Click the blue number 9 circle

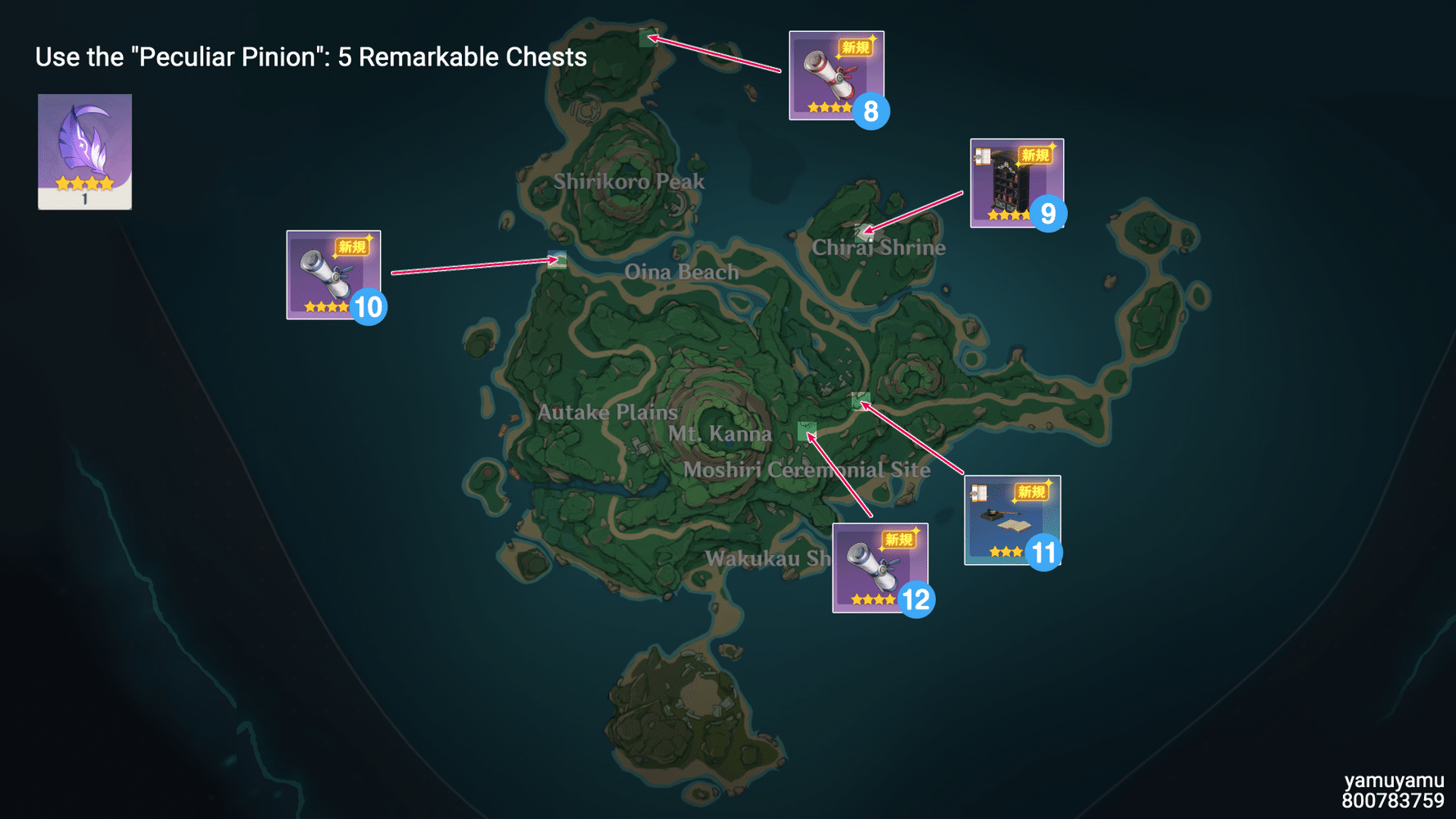[x=1050, y=213]
